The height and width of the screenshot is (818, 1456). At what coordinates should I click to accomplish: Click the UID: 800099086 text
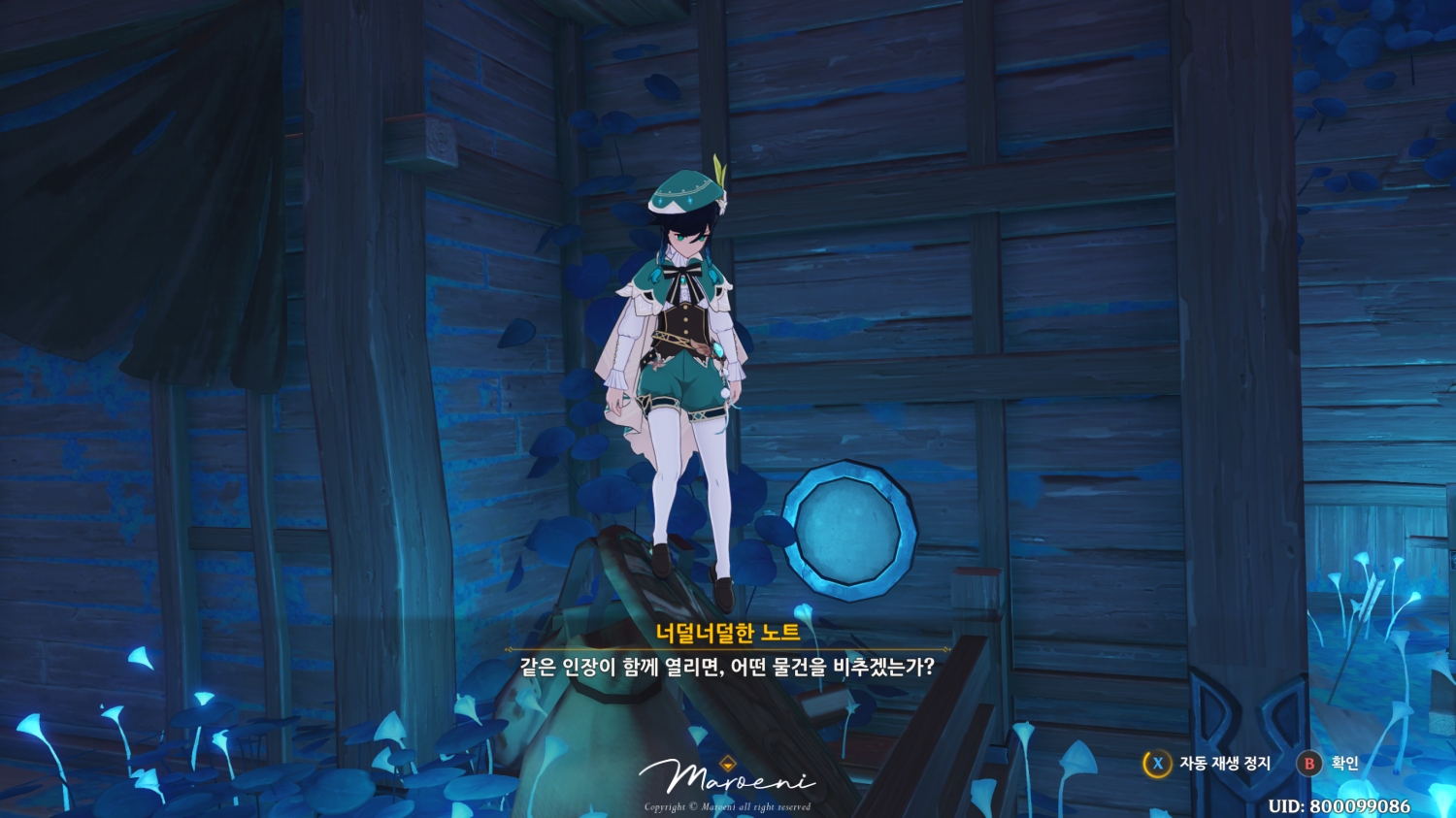pos(1340,804)
